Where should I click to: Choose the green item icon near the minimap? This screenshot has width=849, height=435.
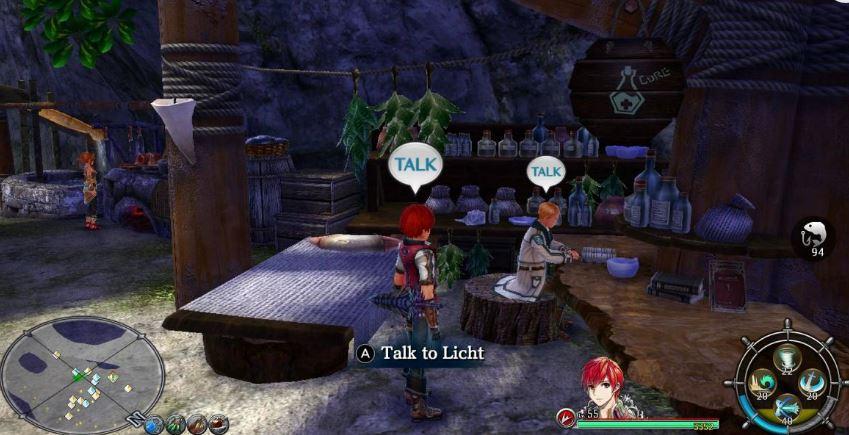point(176,424)
